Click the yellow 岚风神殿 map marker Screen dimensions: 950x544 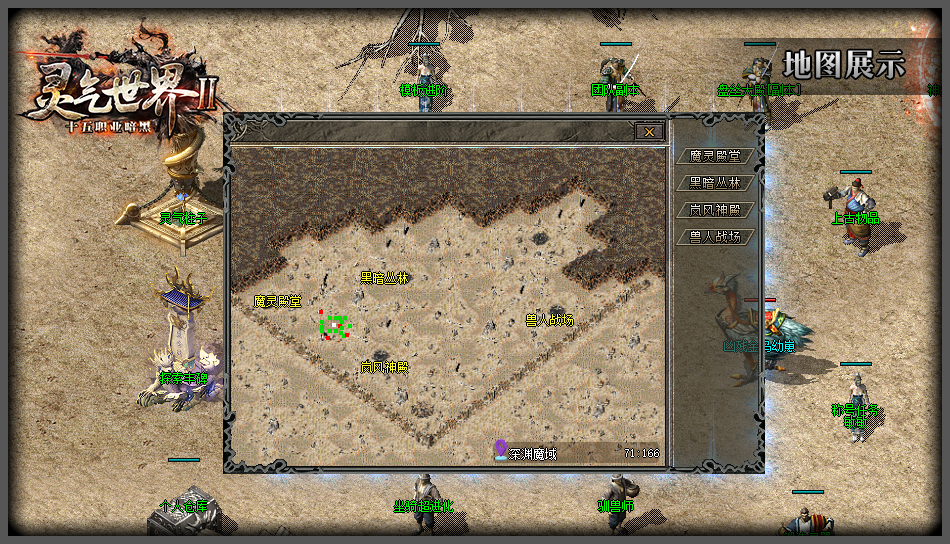384,367
